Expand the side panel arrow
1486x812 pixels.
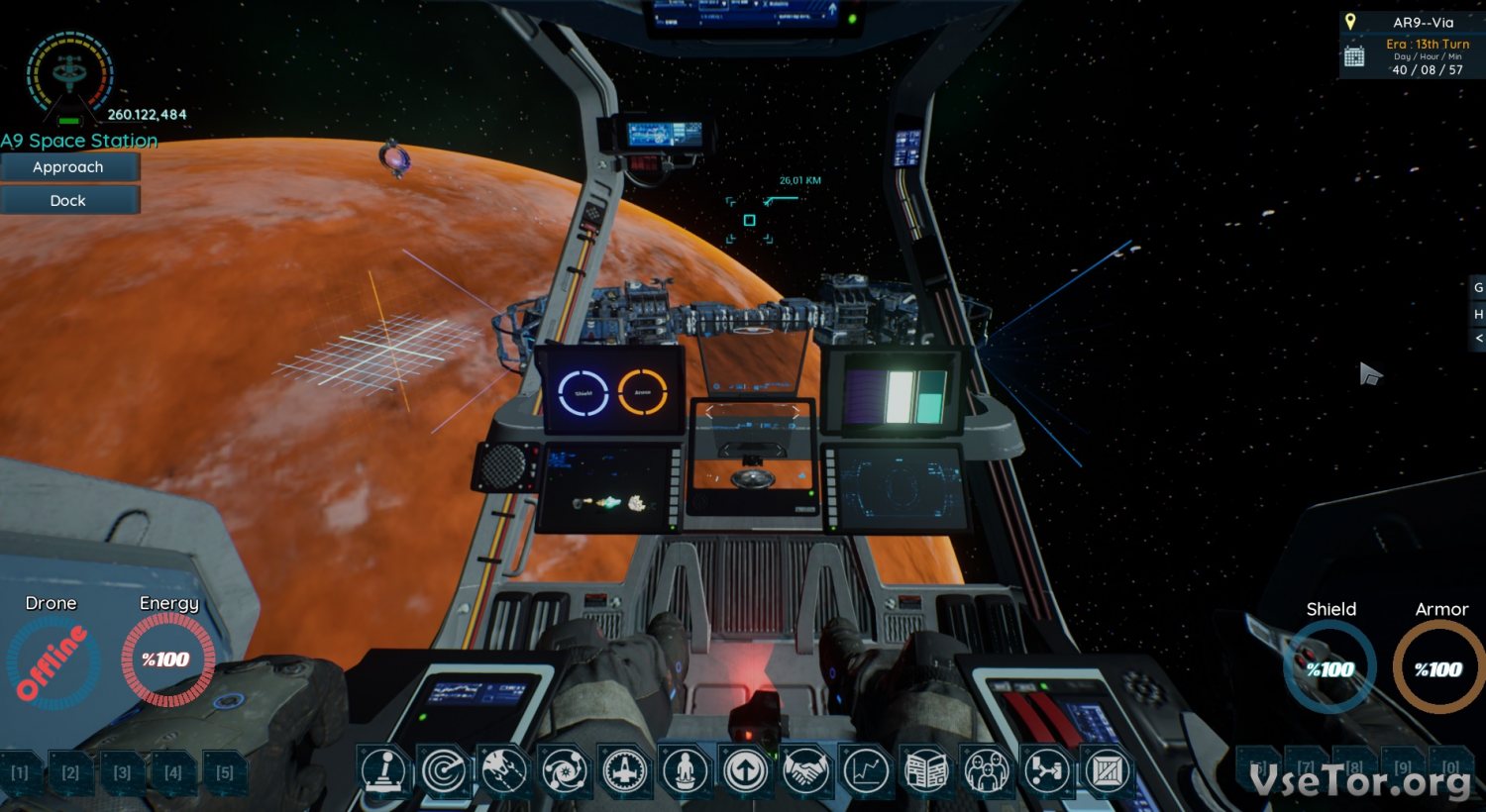tap(1478, 339)
